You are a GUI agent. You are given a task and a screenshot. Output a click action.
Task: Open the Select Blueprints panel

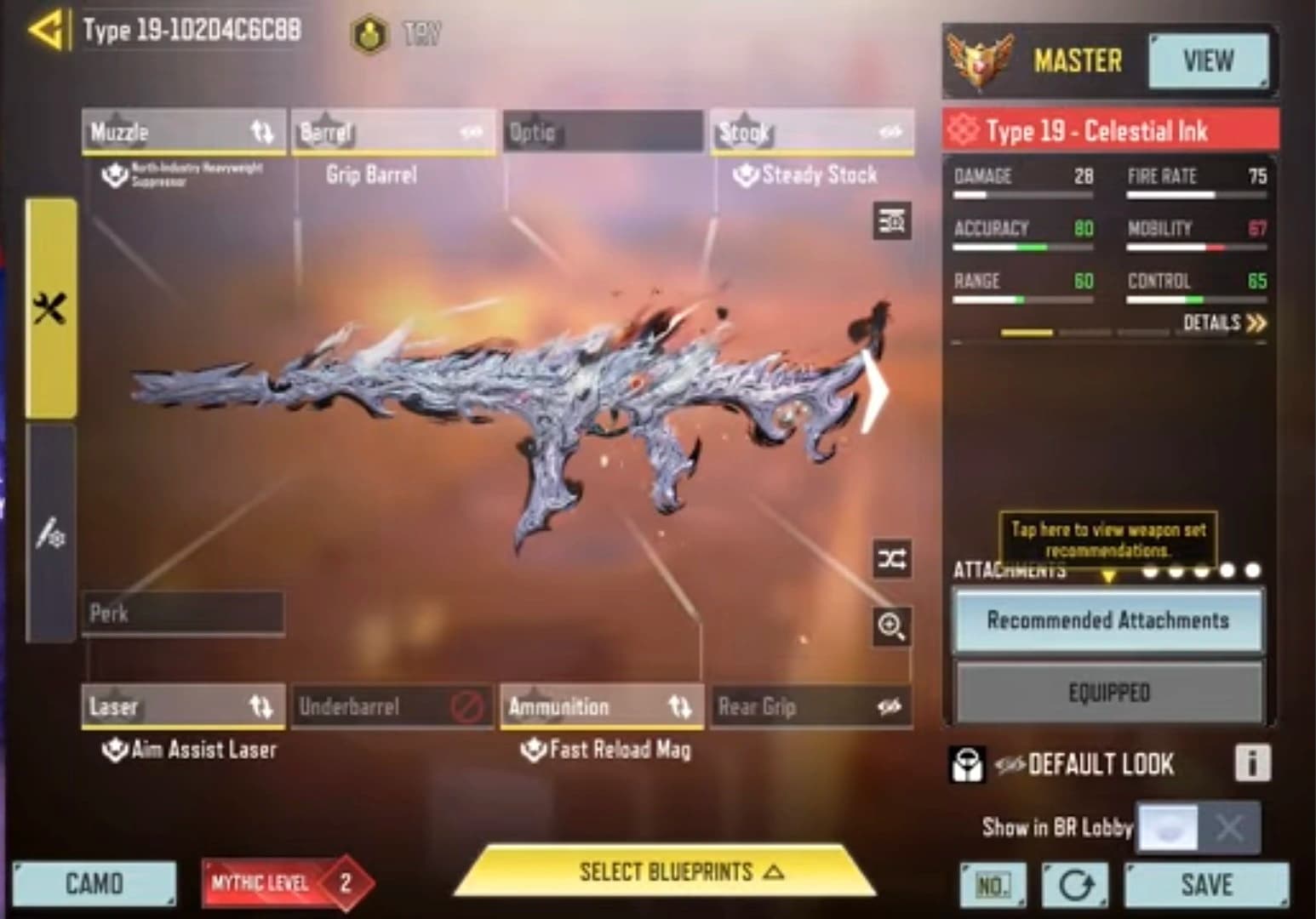665,872
